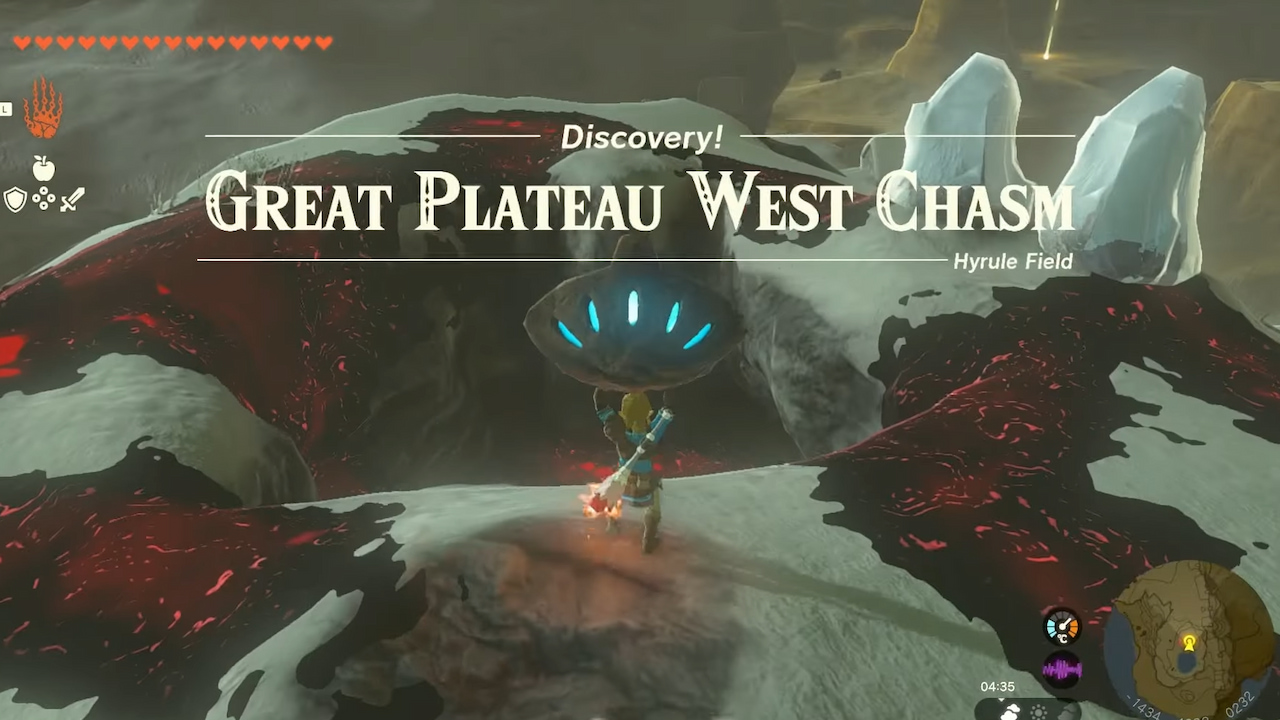Toggle the L-button ability prompt
Screen dimensions: 1280x720
pyautogui.click(x=4, y=108)
